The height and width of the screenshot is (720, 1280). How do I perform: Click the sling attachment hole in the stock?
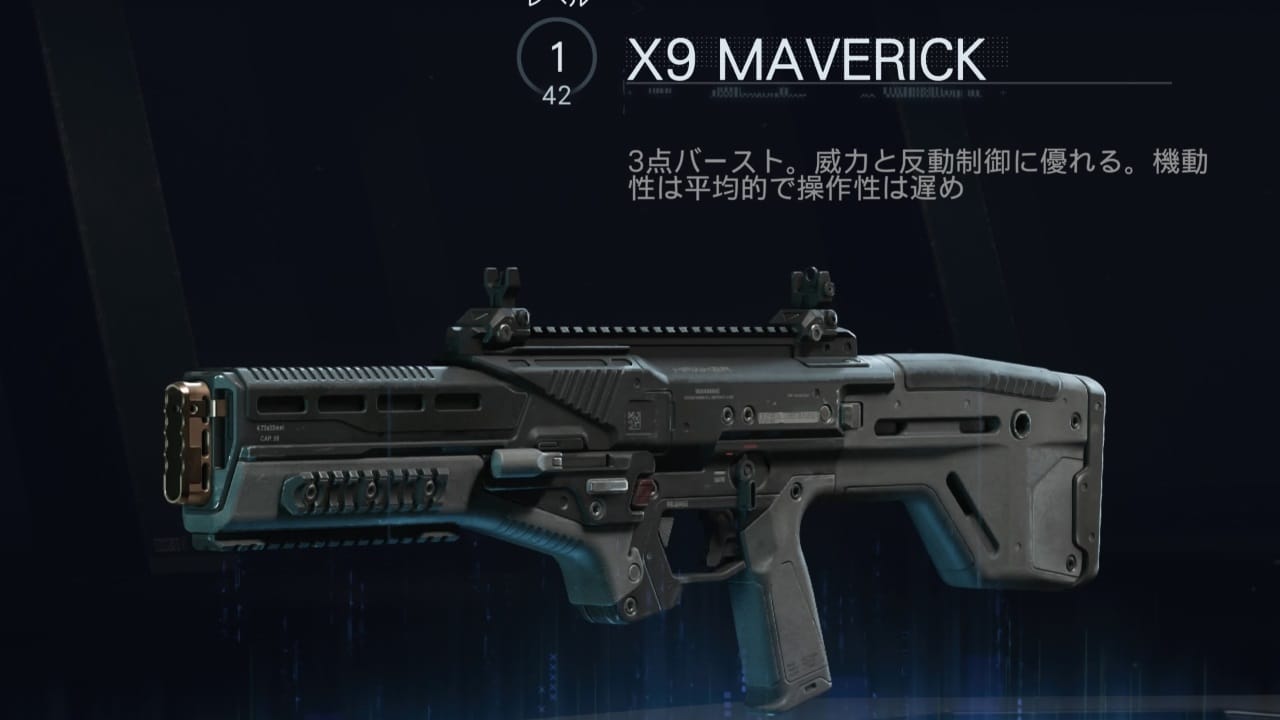1022,424
